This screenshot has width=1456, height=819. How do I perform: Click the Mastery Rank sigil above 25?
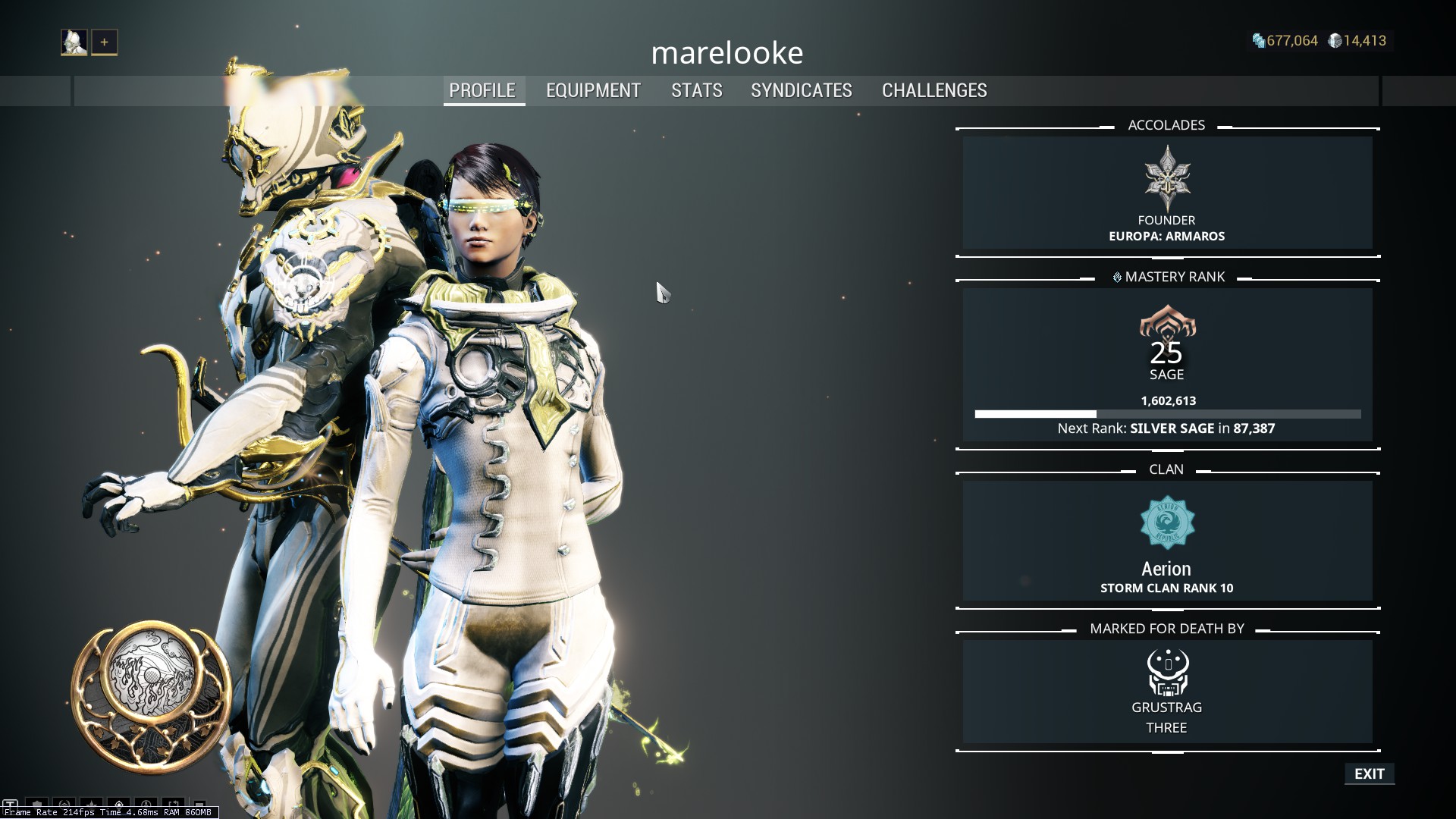[x=1169, y=322]
